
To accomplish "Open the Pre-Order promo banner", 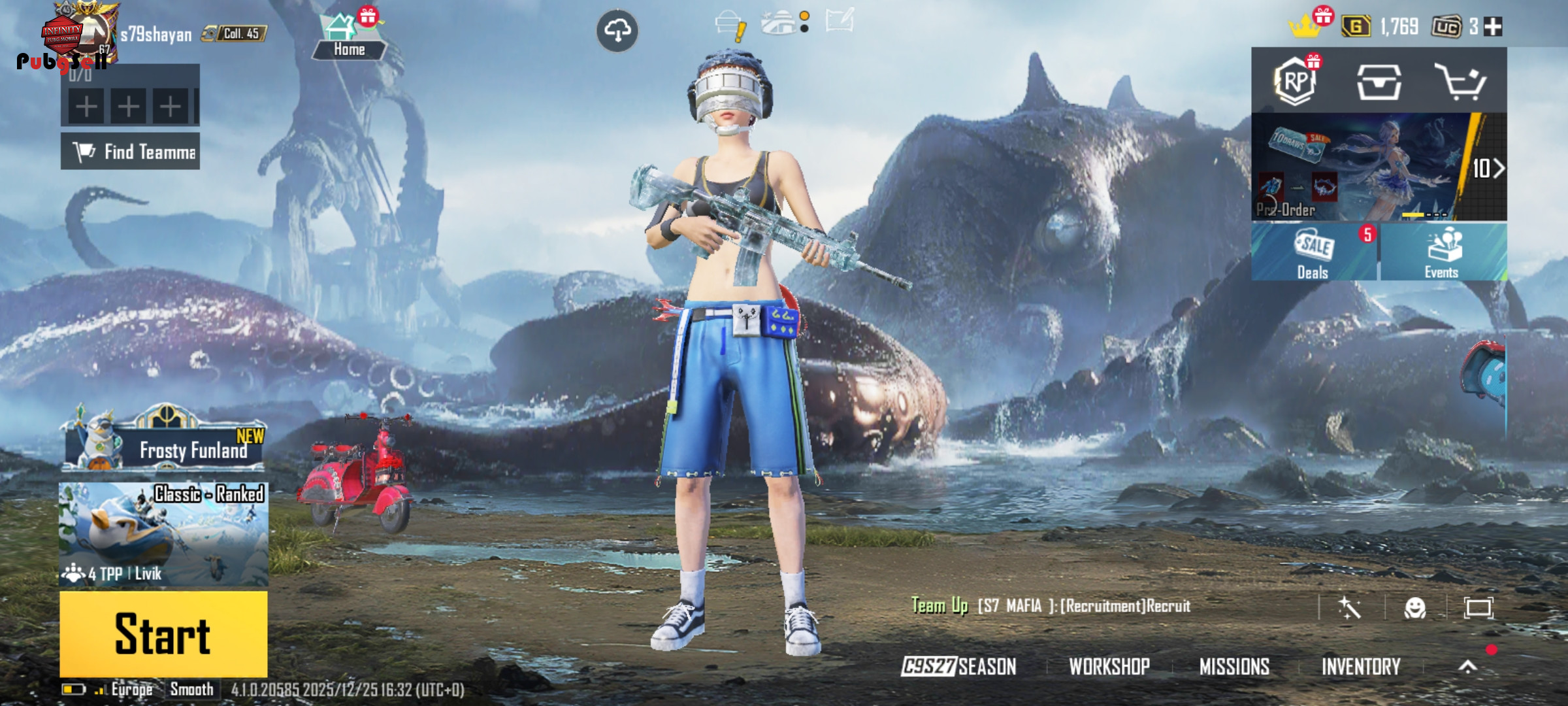I will click(1379, 167).
